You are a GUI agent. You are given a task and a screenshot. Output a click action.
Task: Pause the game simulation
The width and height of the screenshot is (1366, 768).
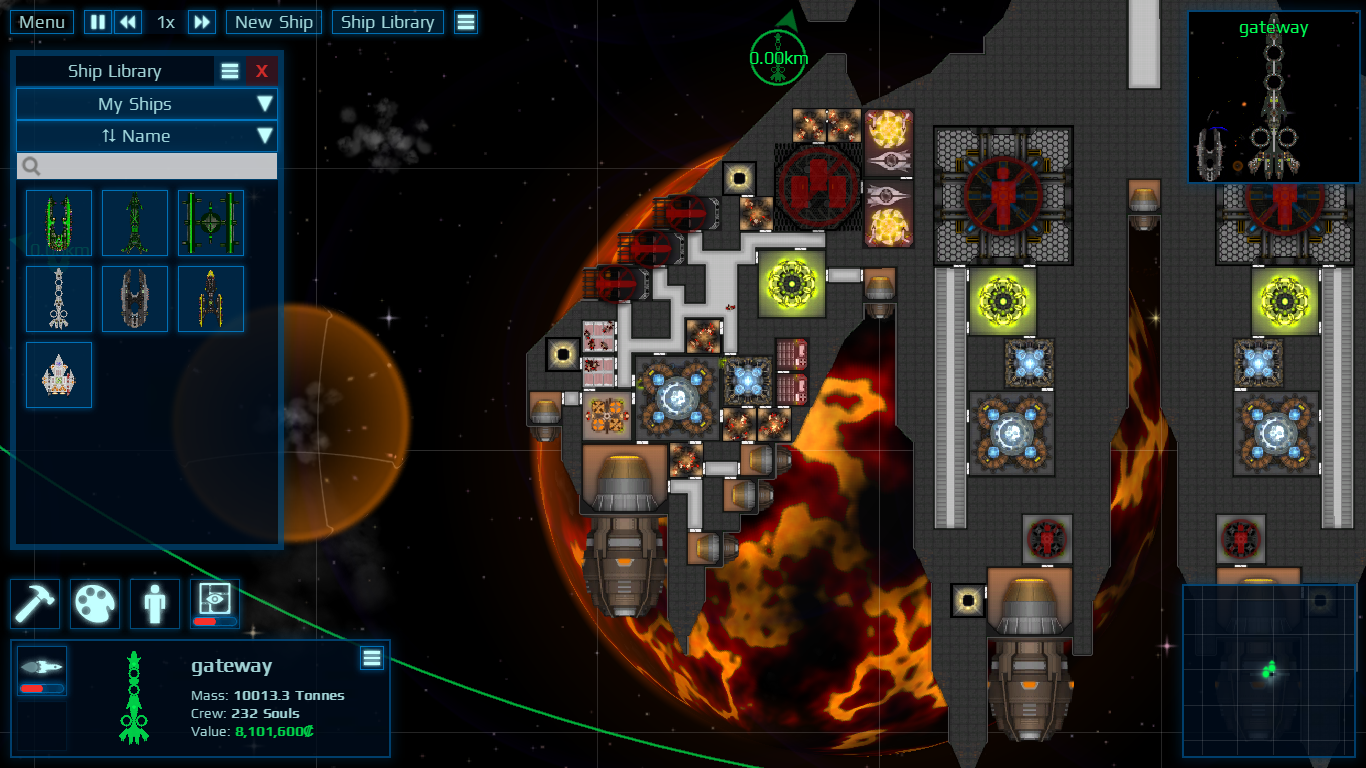point(96,21)
